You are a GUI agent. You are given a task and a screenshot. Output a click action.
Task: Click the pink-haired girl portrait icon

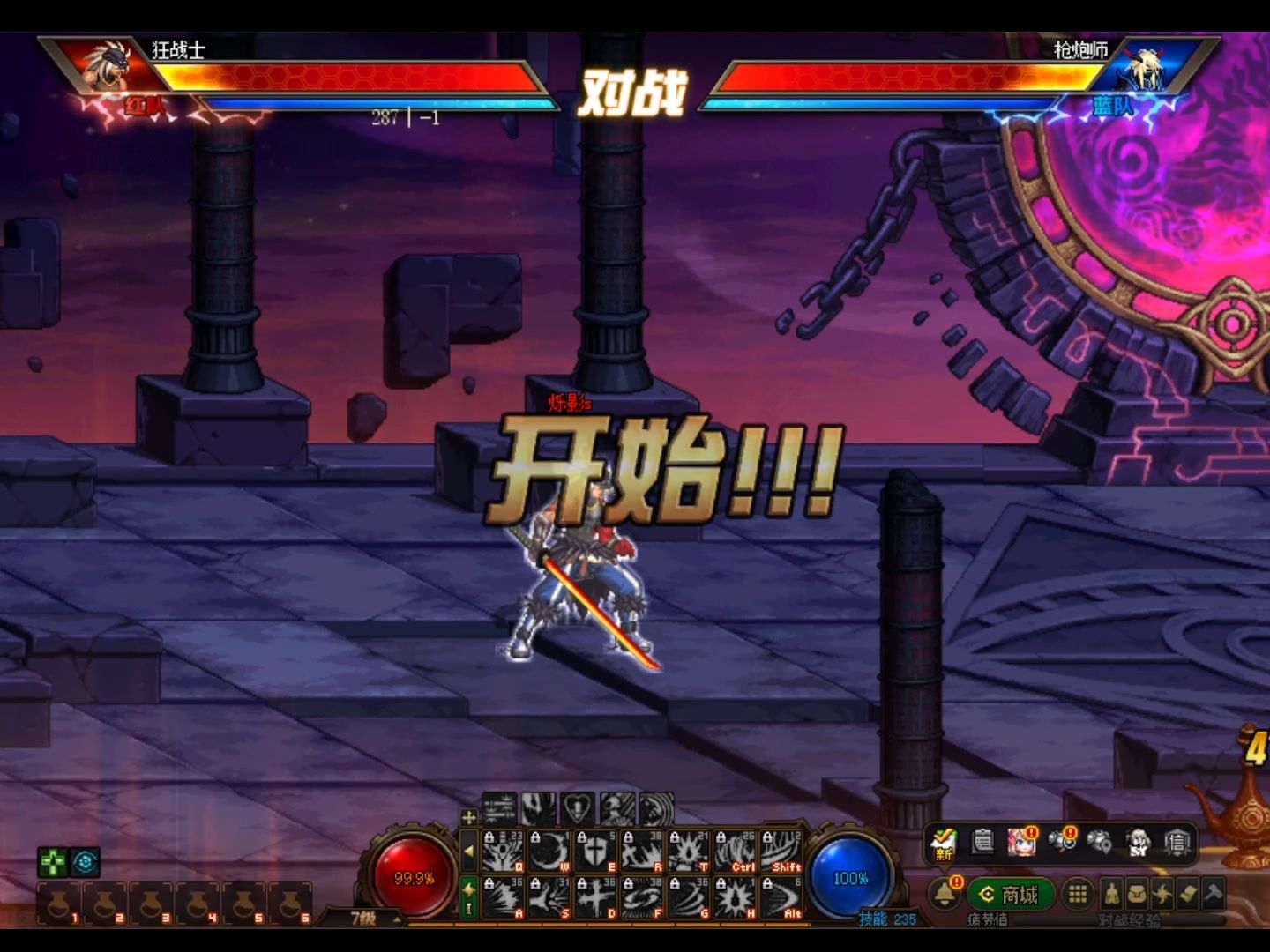point(1021,843)
